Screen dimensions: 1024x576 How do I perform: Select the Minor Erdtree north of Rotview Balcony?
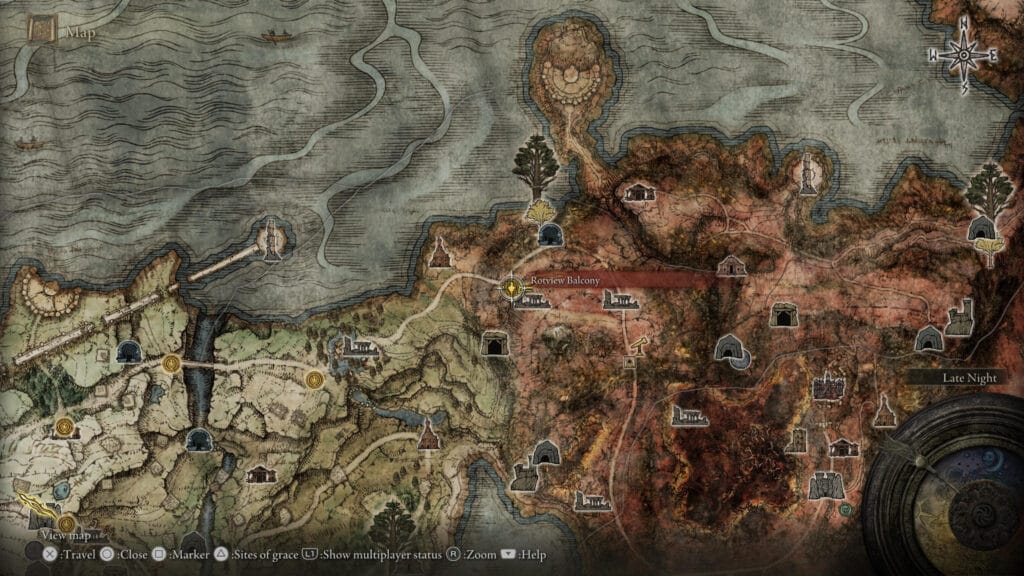[x=536, y=165]
